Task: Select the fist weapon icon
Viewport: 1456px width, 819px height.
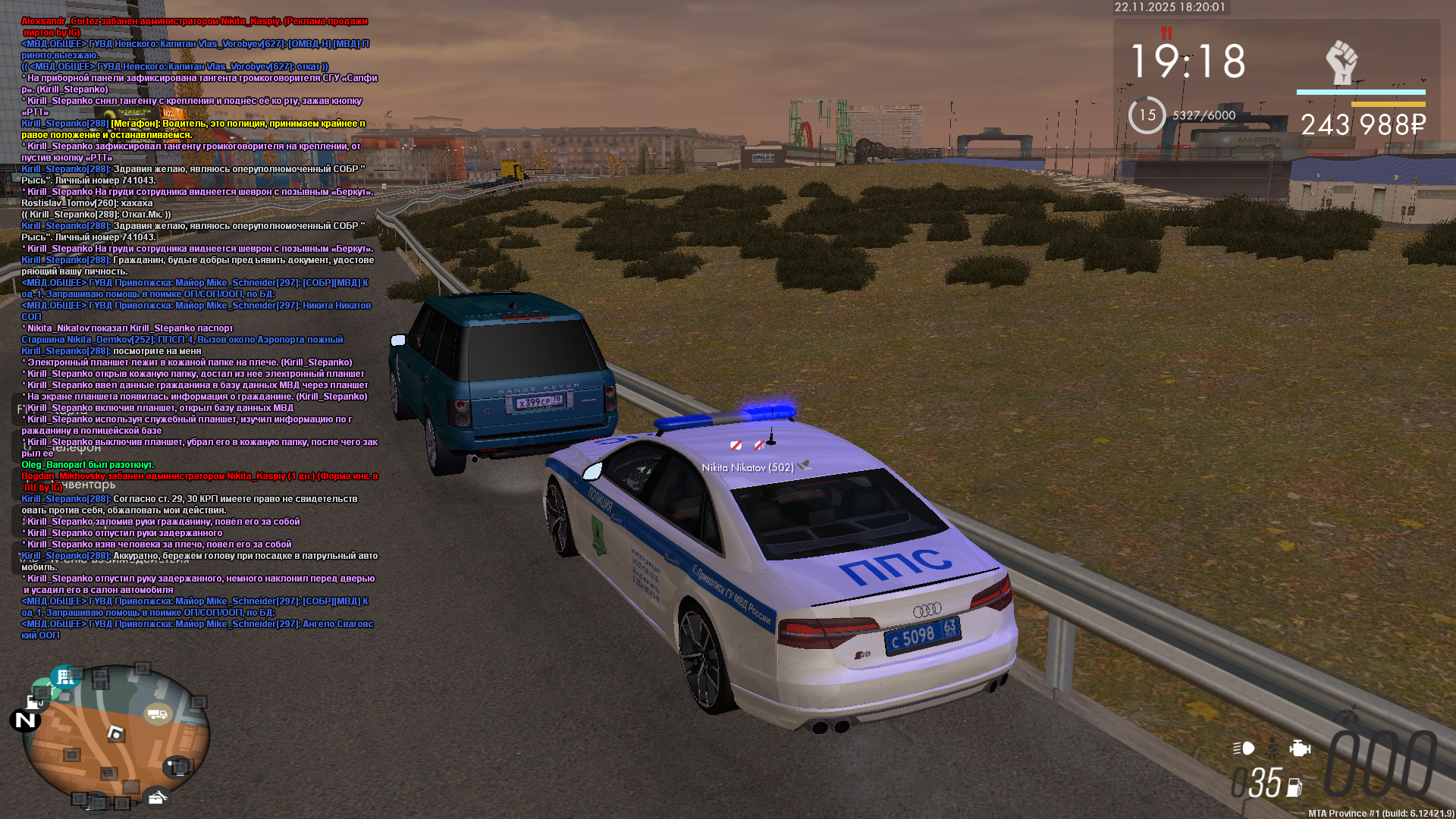Action: point(1341,62)
